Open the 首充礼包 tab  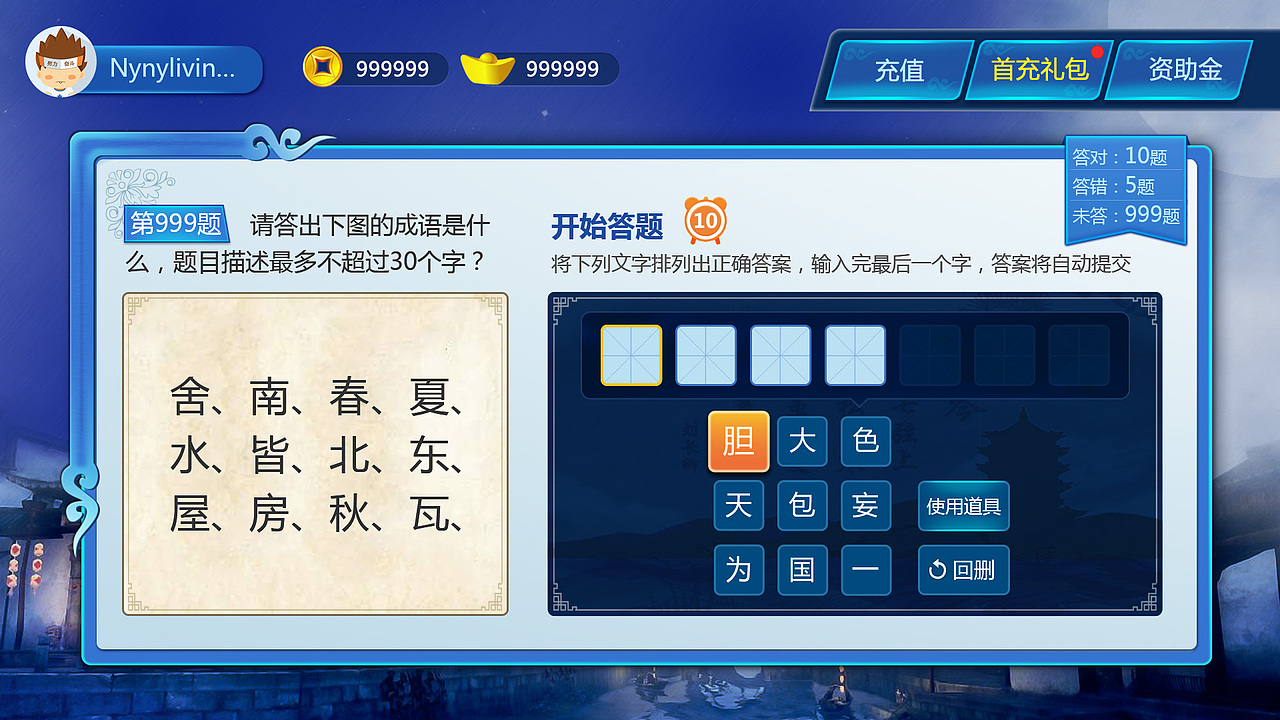[1040, 69]
